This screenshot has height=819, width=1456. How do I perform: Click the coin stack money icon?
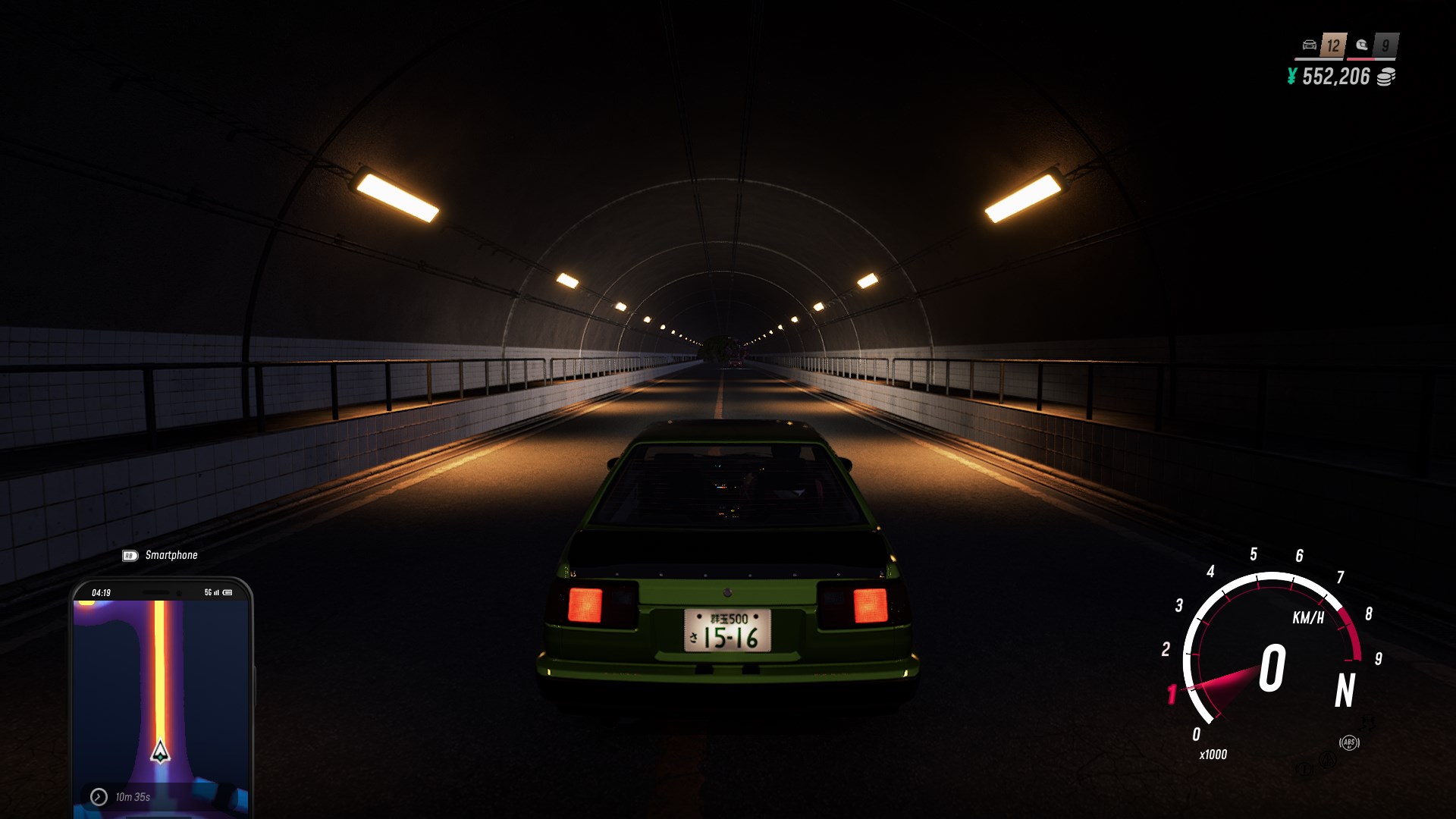click(x=1385, y=77)
